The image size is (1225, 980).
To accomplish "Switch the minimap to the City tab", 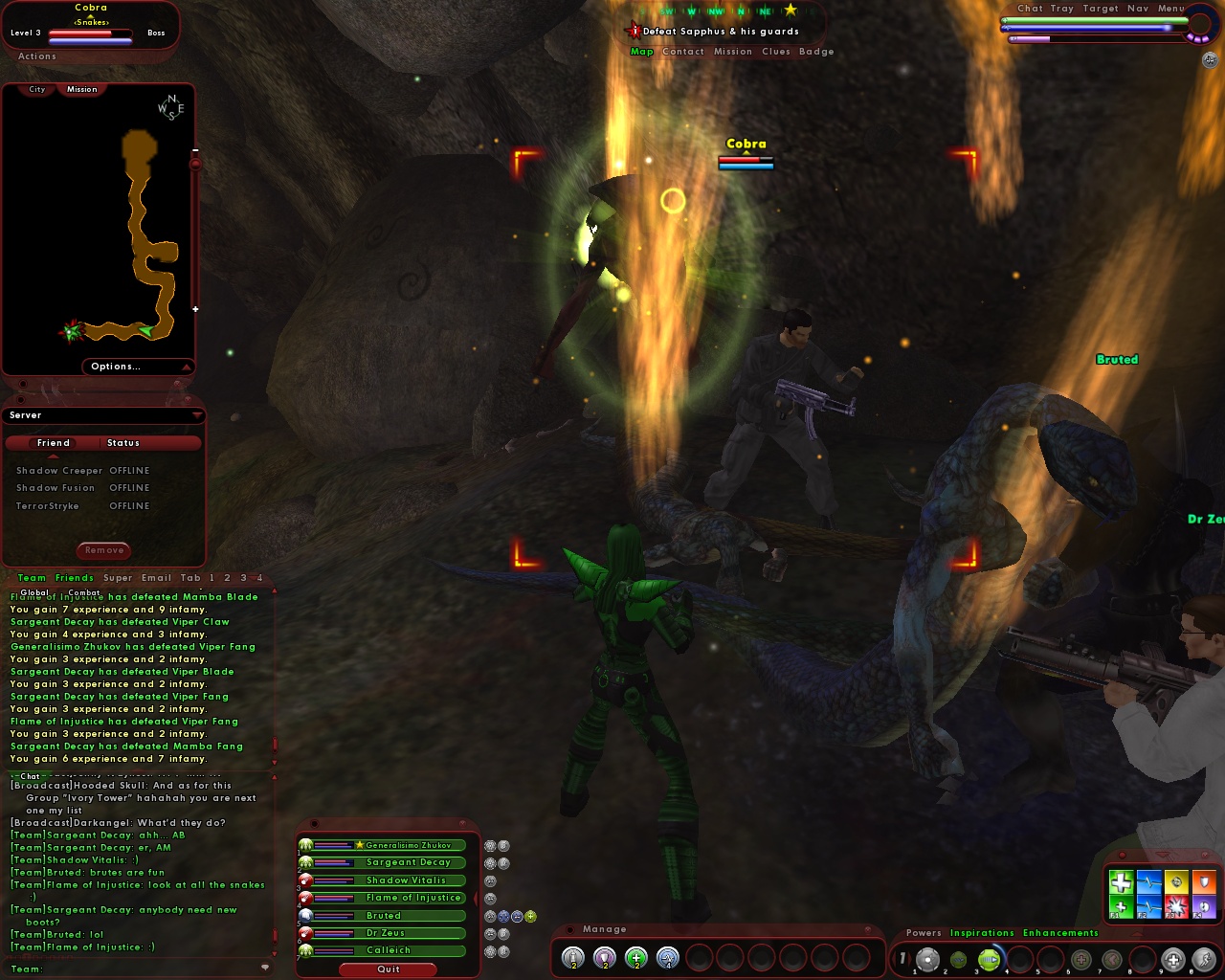I will pyautogui.click(x=36, y=88).
